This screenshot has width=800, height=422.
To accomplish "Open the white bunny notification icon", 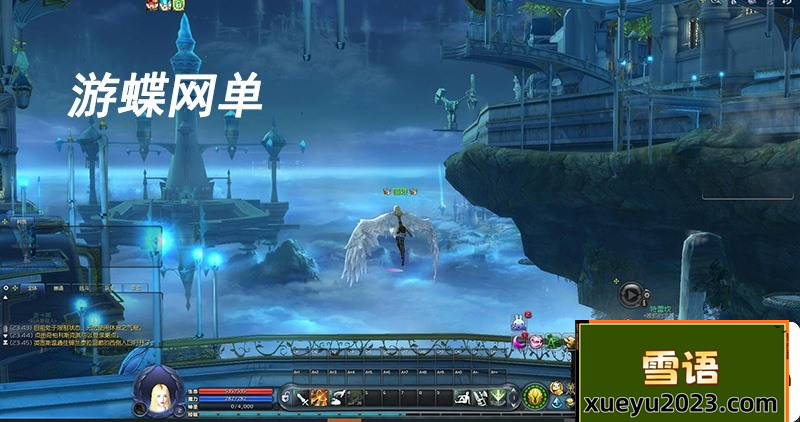I will tap(518, 322).
